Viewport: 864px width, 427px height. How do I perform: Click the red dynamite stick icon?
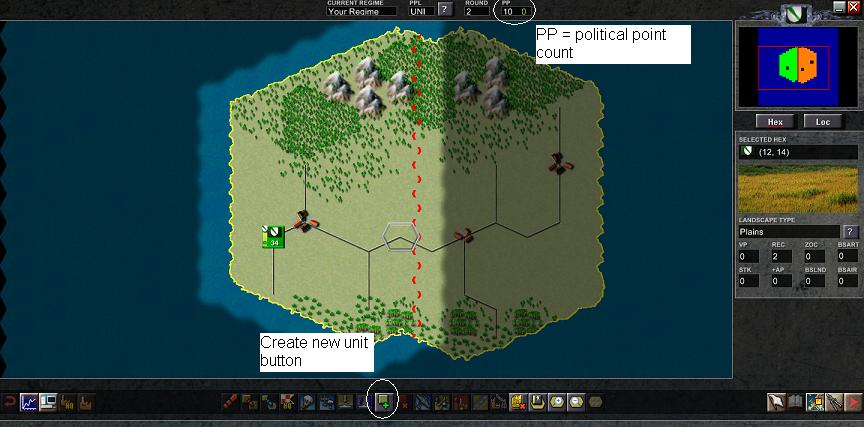pos(231,402)
